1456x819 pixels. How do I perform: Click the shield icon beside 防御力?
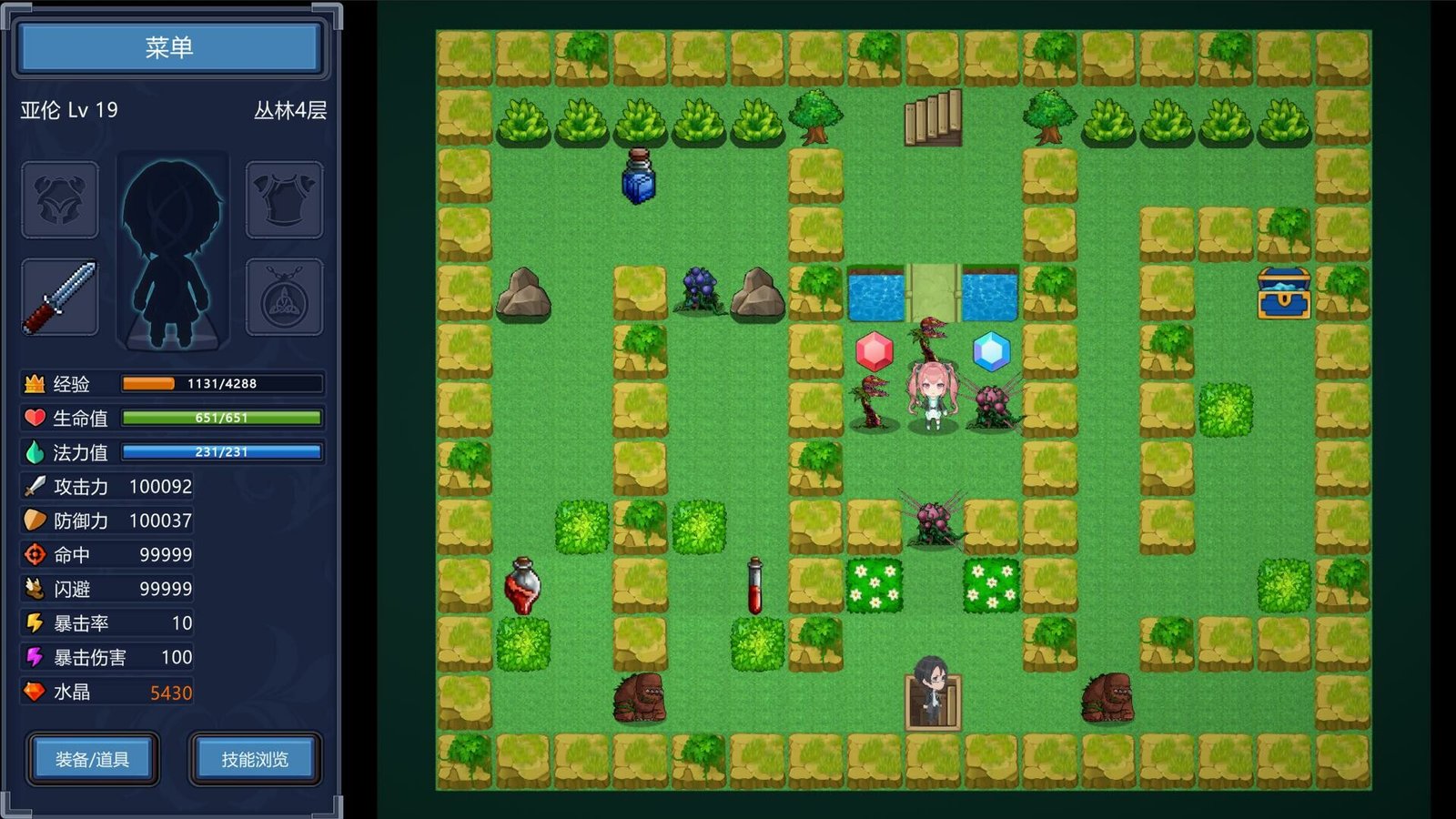tap(34, 521)
